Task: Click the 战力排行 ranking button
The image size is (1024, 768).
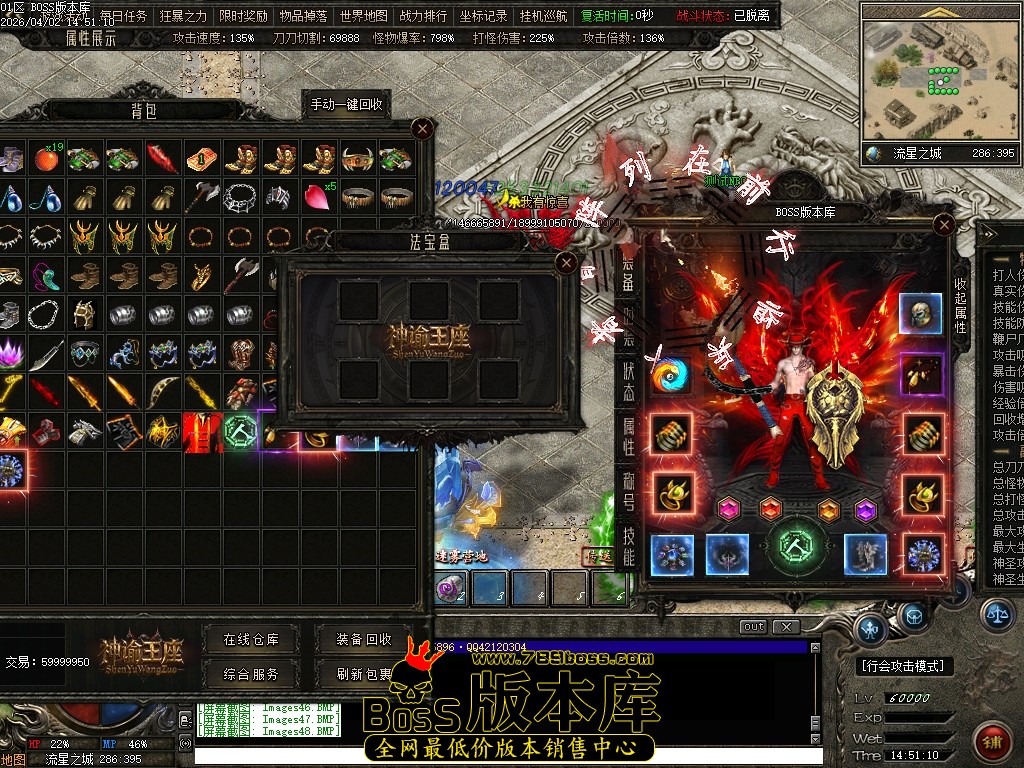Action: tap(423, 16)
